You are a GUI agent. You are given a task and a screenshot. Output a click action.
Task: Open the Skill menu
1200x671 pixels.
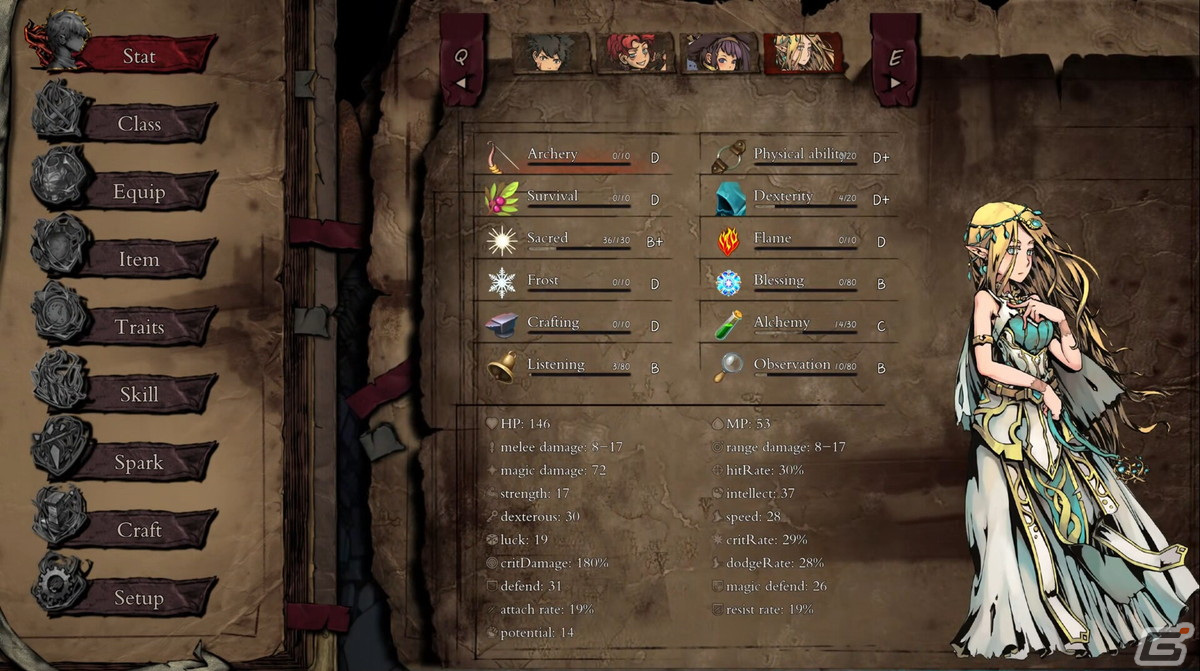140,394
